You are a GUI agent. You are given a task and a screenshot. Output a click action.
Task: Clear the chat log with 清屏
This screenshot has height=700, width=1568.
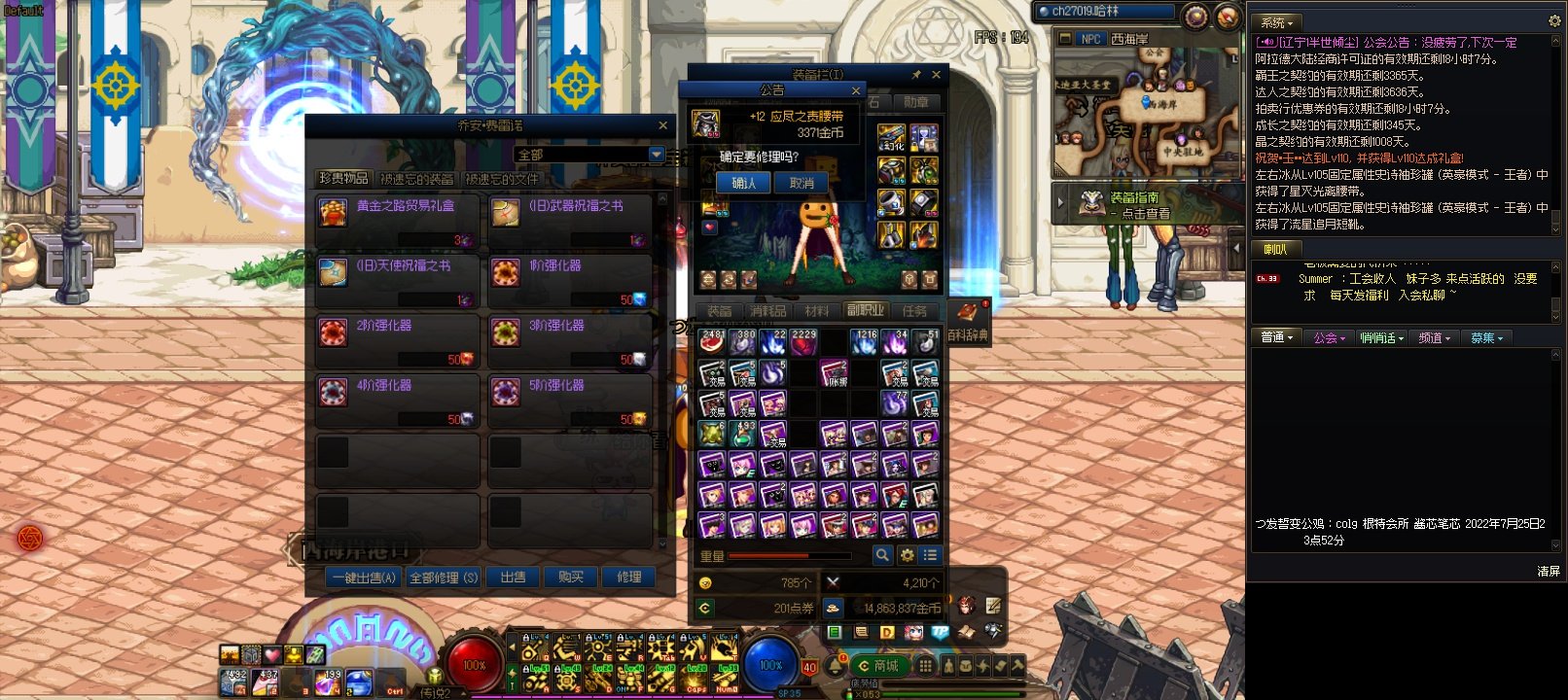click(x=1549, y=572)
